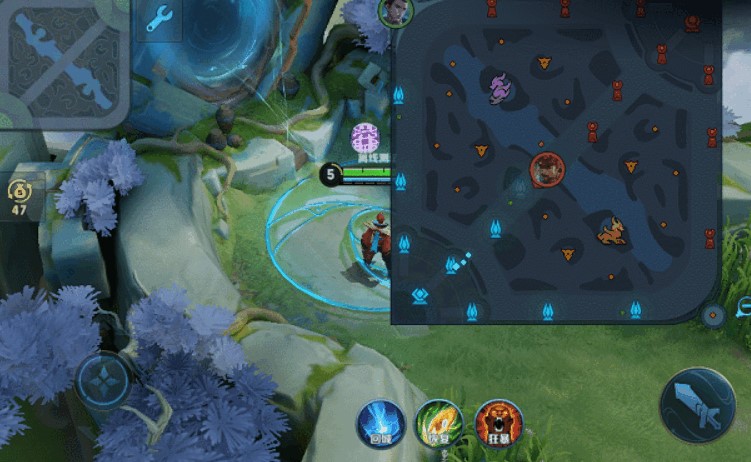Image resolution: width=751 pixels, height=462 pixels.
Task: Tap the round button at the map's corner
Action: (x=713, y=316)
